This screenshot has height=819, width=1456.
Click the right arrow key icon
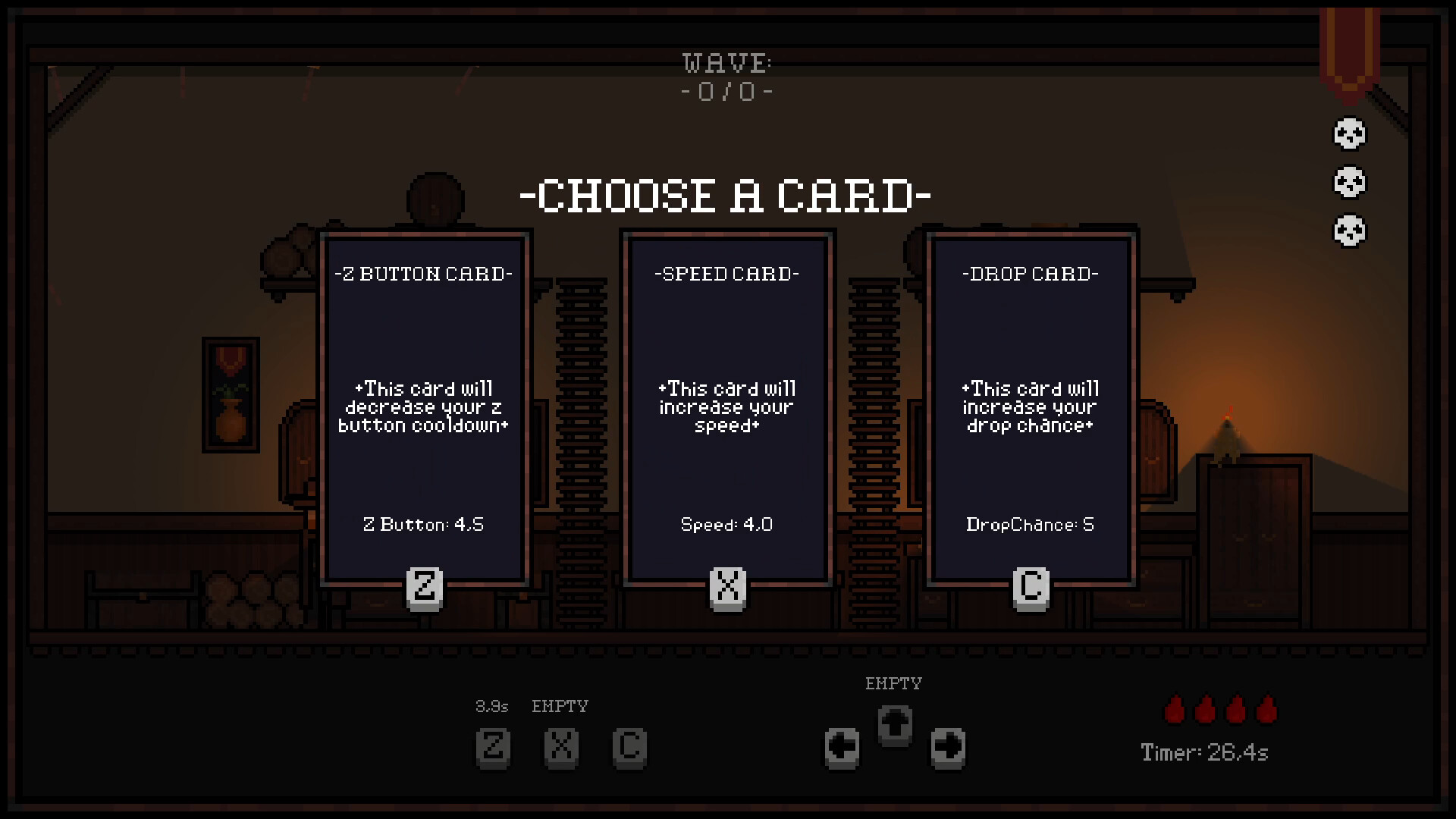[948, 746]
